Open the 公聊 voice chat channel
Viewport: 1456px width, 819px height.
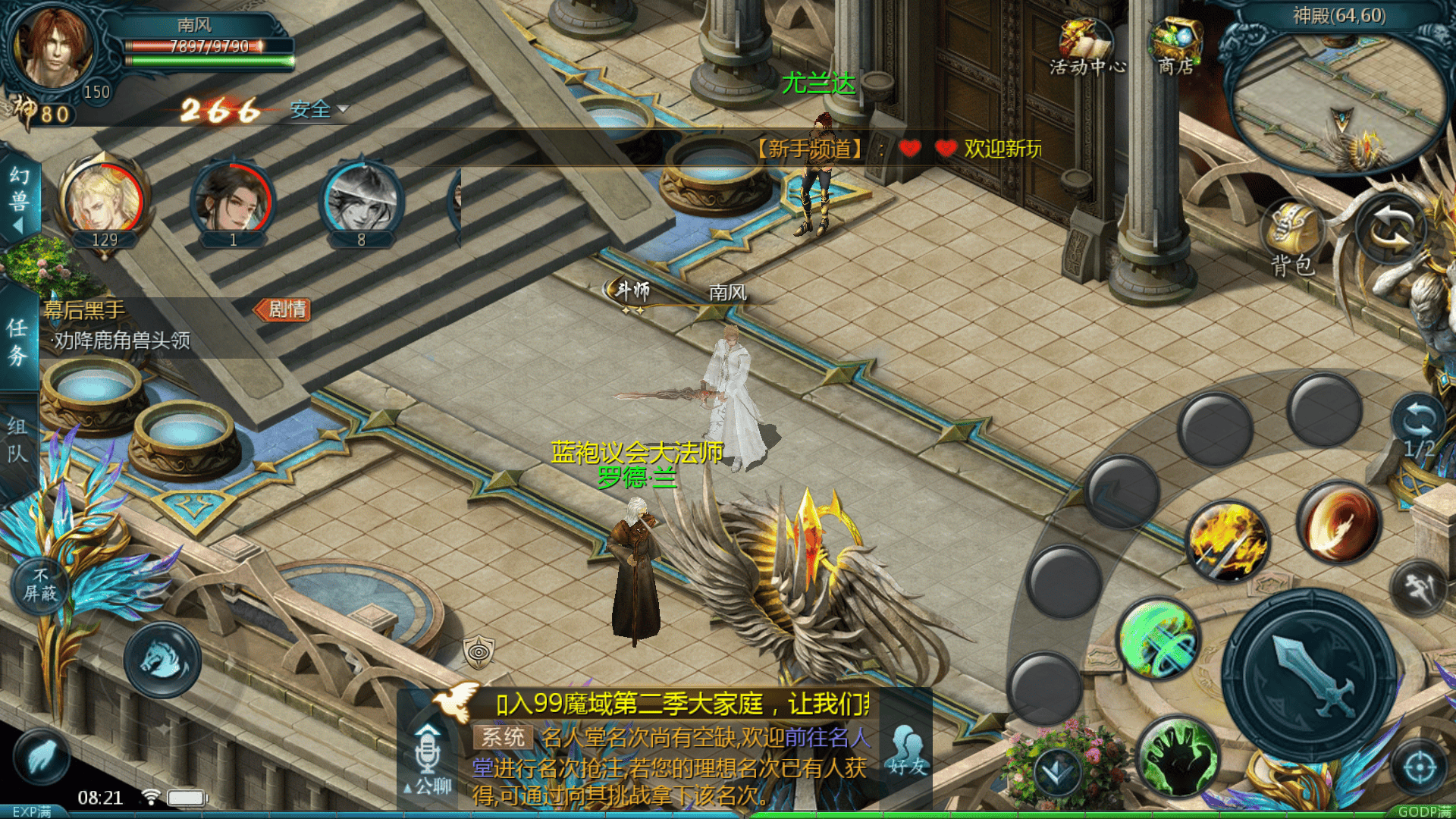click(x=428, y=758)
